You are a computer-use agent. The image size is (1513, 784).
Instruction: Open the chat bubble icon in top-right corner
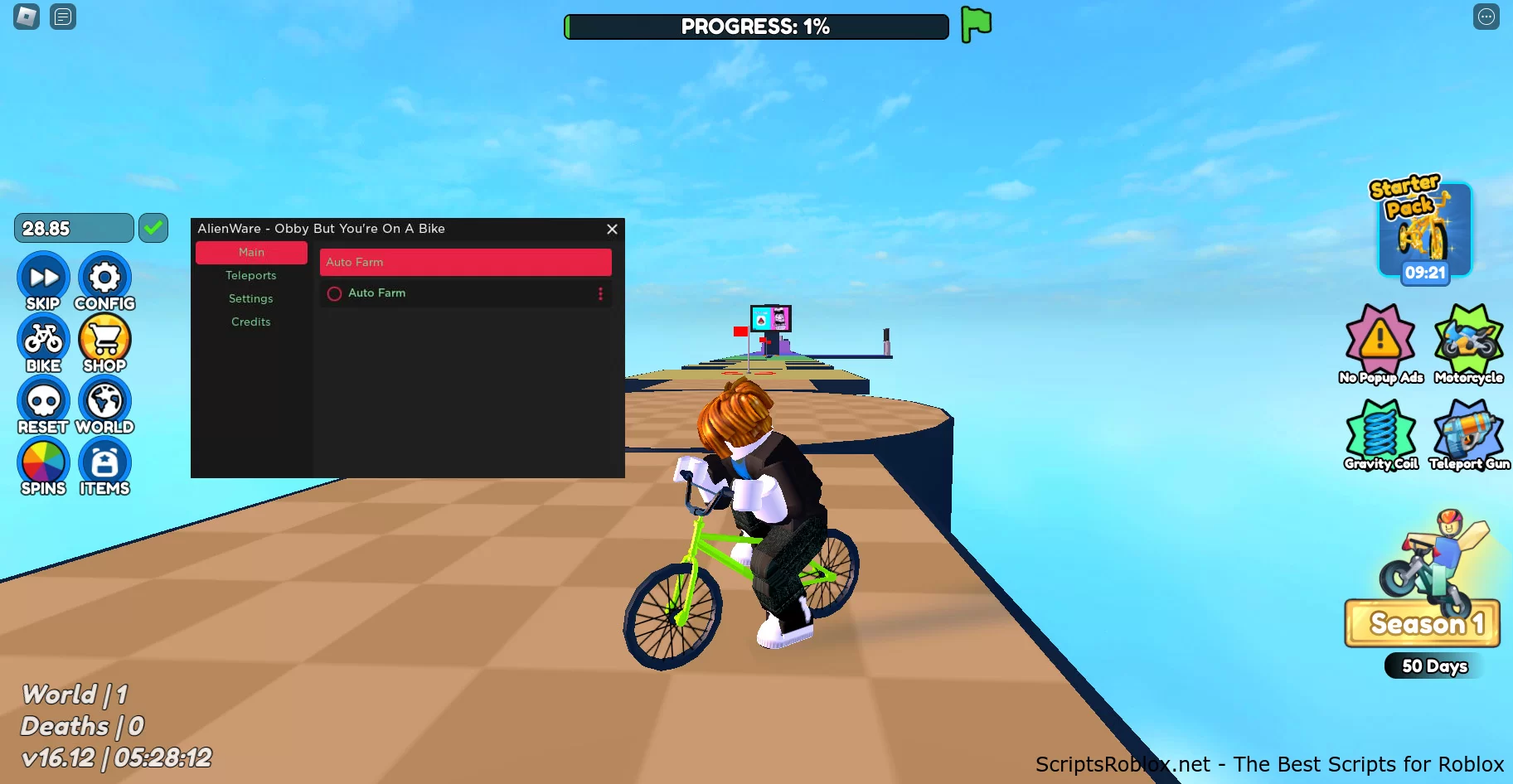tap(1486, 17)
